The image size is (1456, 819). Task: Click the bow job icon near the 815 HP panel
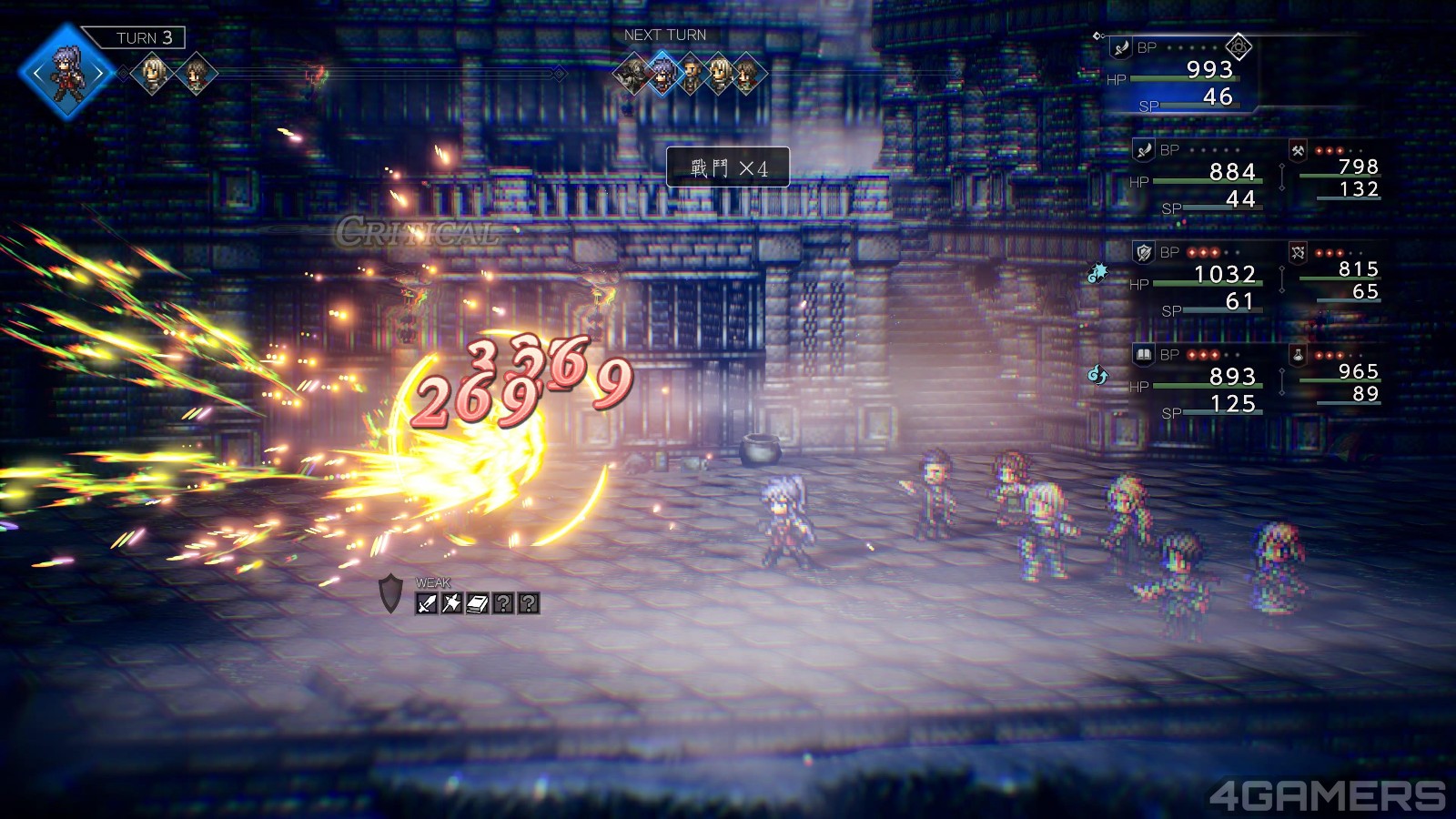tap(1296, 251)
